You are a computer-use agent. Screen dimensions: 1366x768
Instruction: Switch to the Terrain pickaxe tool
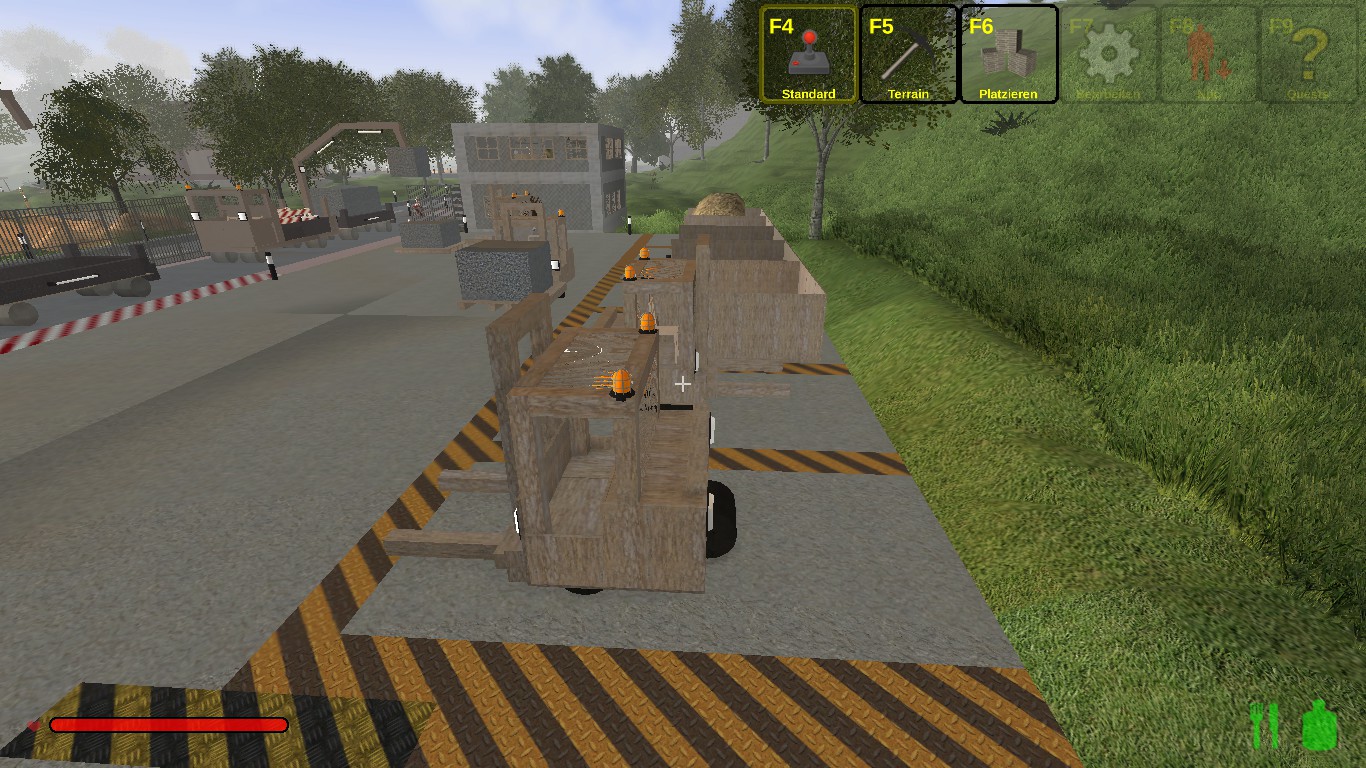pyautogui.click(x=908, y=54)
